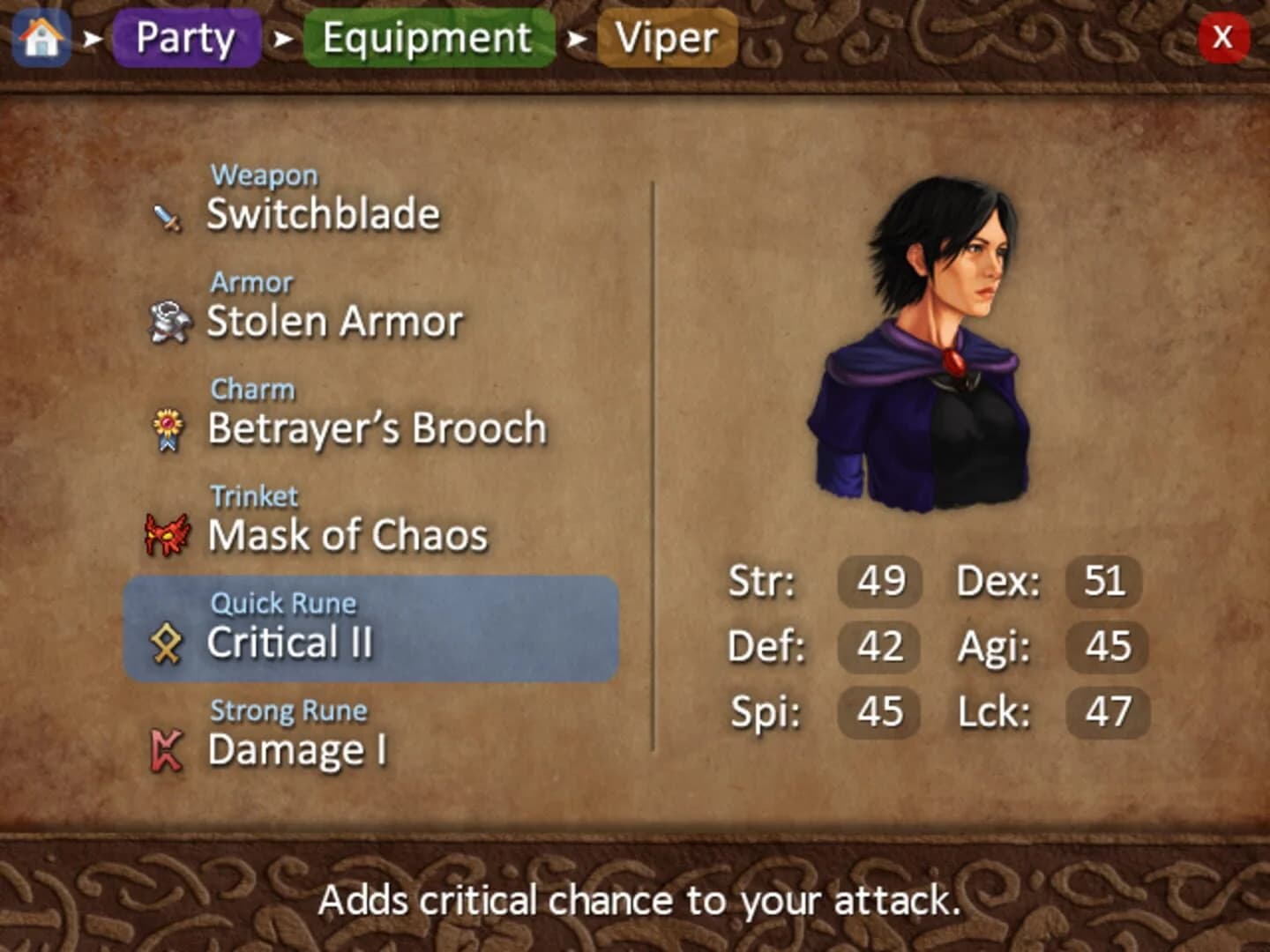Close the equipment screen with the X button
This screenshot has width=1270, height=952.
click(1224, 39)
